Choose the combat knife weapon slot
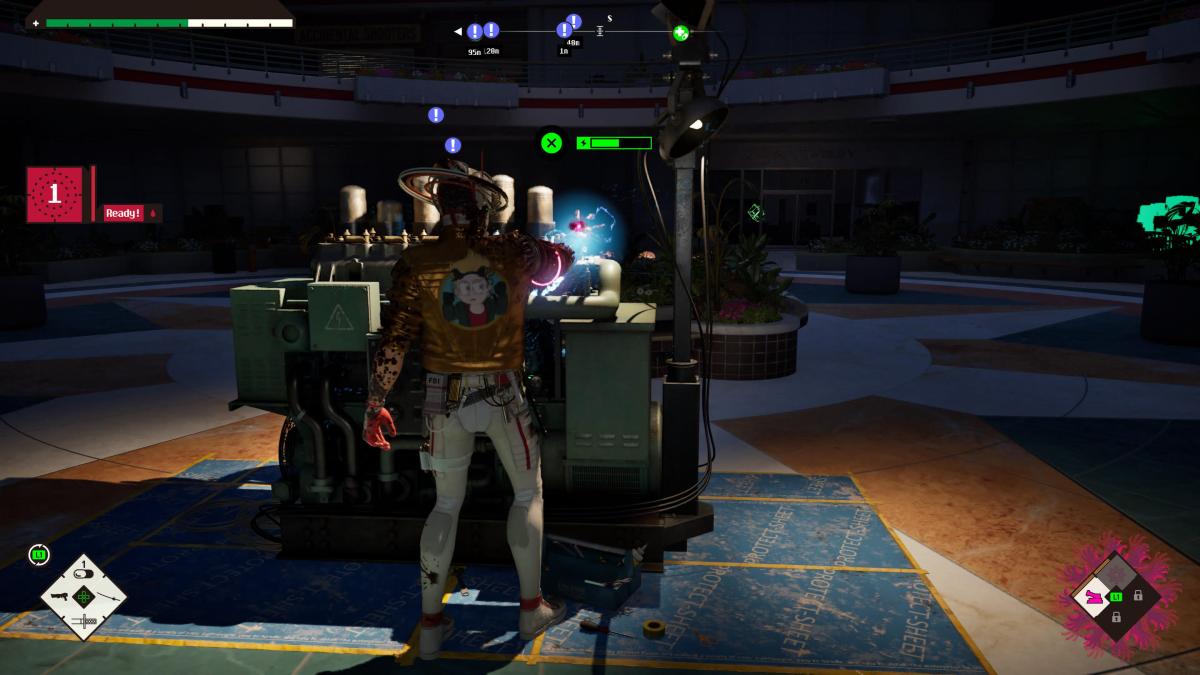Viewport: 1200px width, 675px height. click(x=84, y=622)
